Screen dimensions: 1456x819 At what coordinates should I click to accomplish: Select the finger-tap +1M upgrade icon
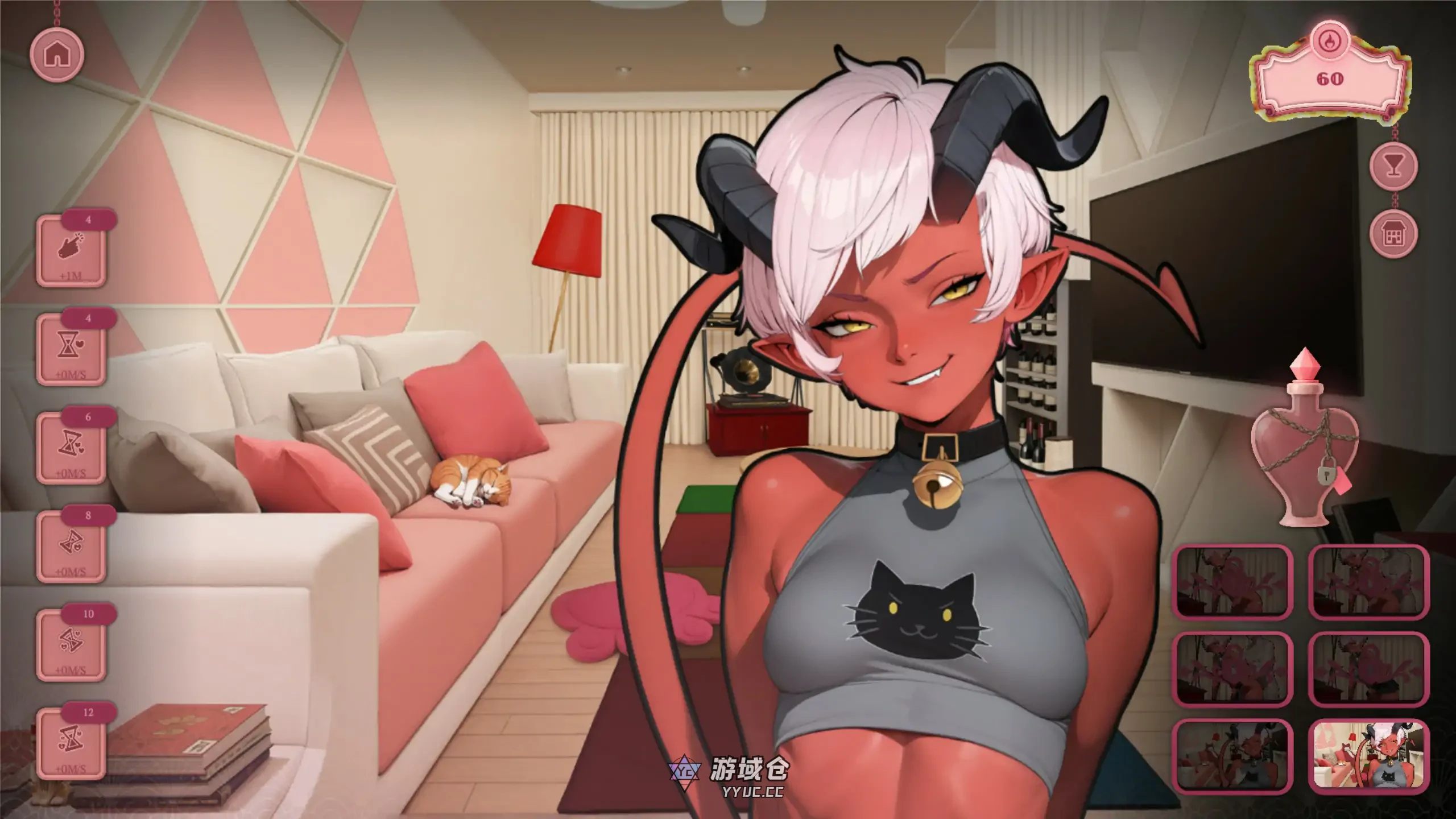(71, 250)
